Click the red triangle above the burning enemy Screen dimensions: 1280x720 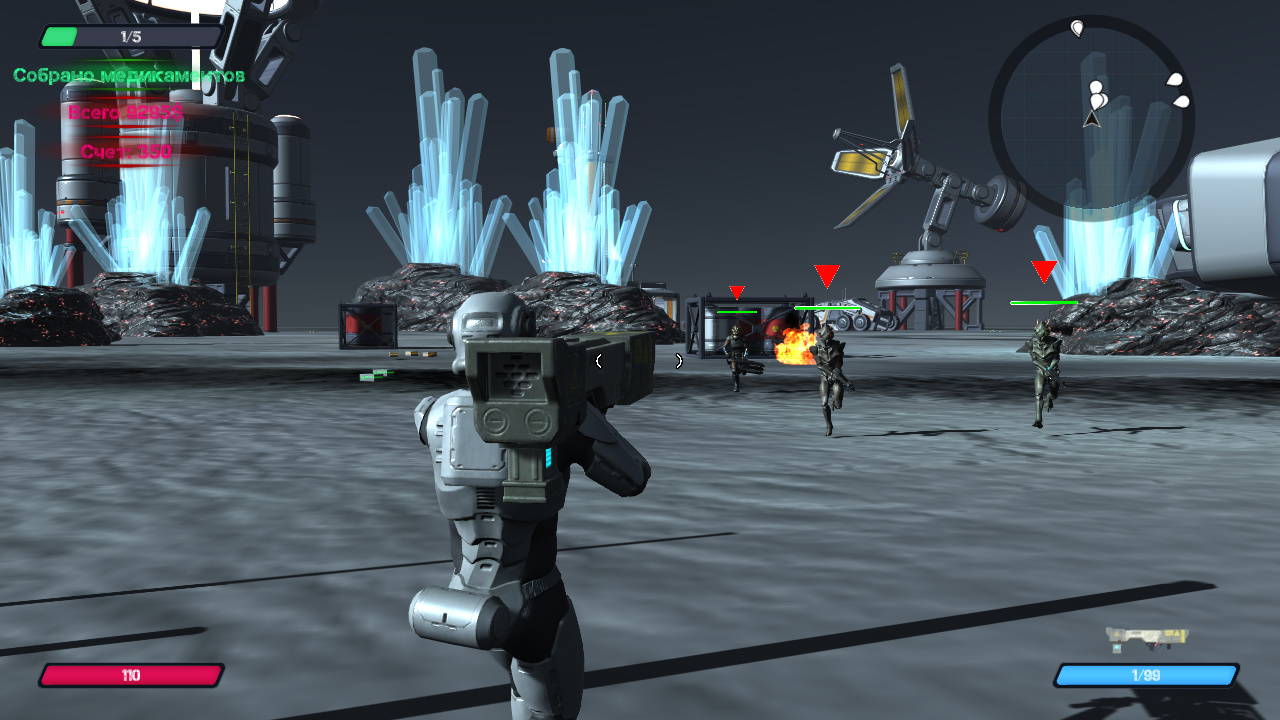(825, 274)
